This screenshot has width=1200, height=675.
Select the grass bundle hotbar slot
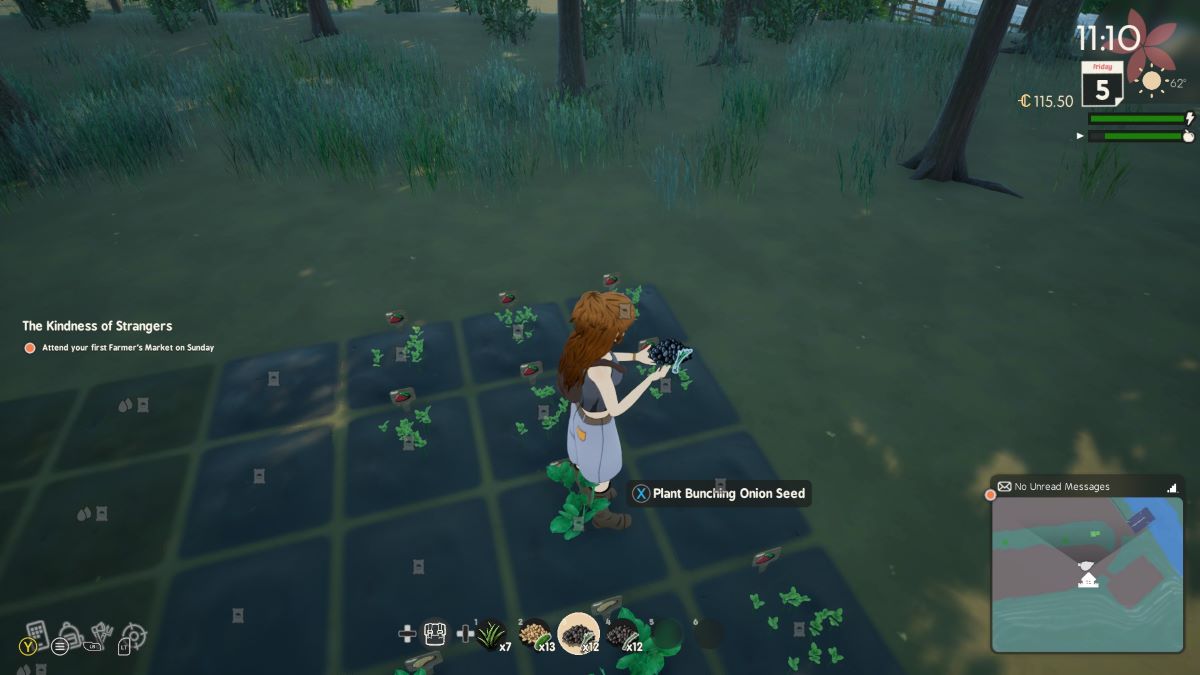point(492,633)
